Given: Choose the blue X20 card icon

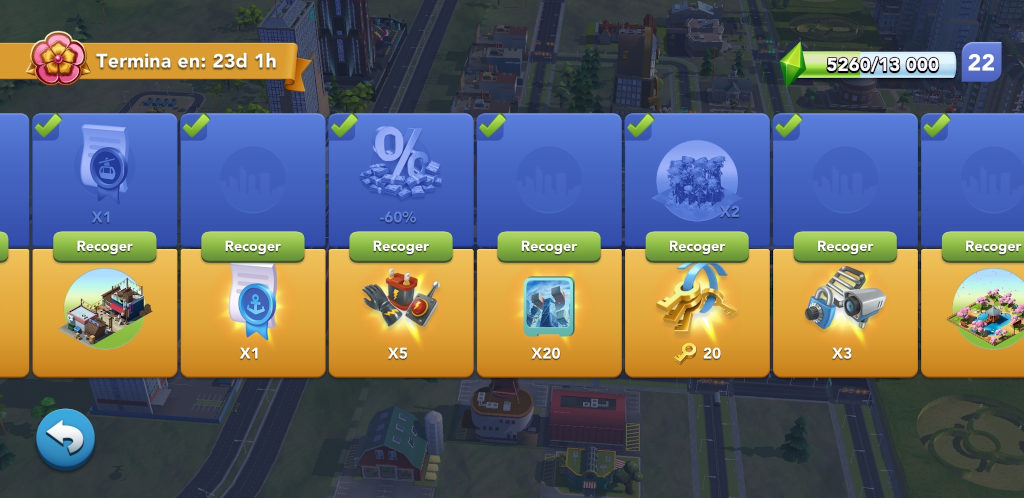Looking at the screenshot, I should pyautogui.click(x=548, y=303).
